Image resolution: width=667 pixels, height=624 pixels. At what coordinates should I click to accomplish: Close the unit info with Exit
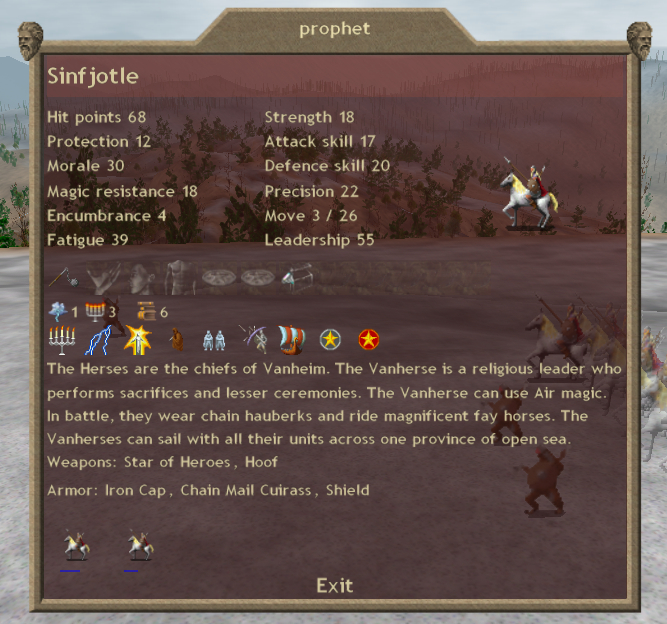[x=334, y=585]
